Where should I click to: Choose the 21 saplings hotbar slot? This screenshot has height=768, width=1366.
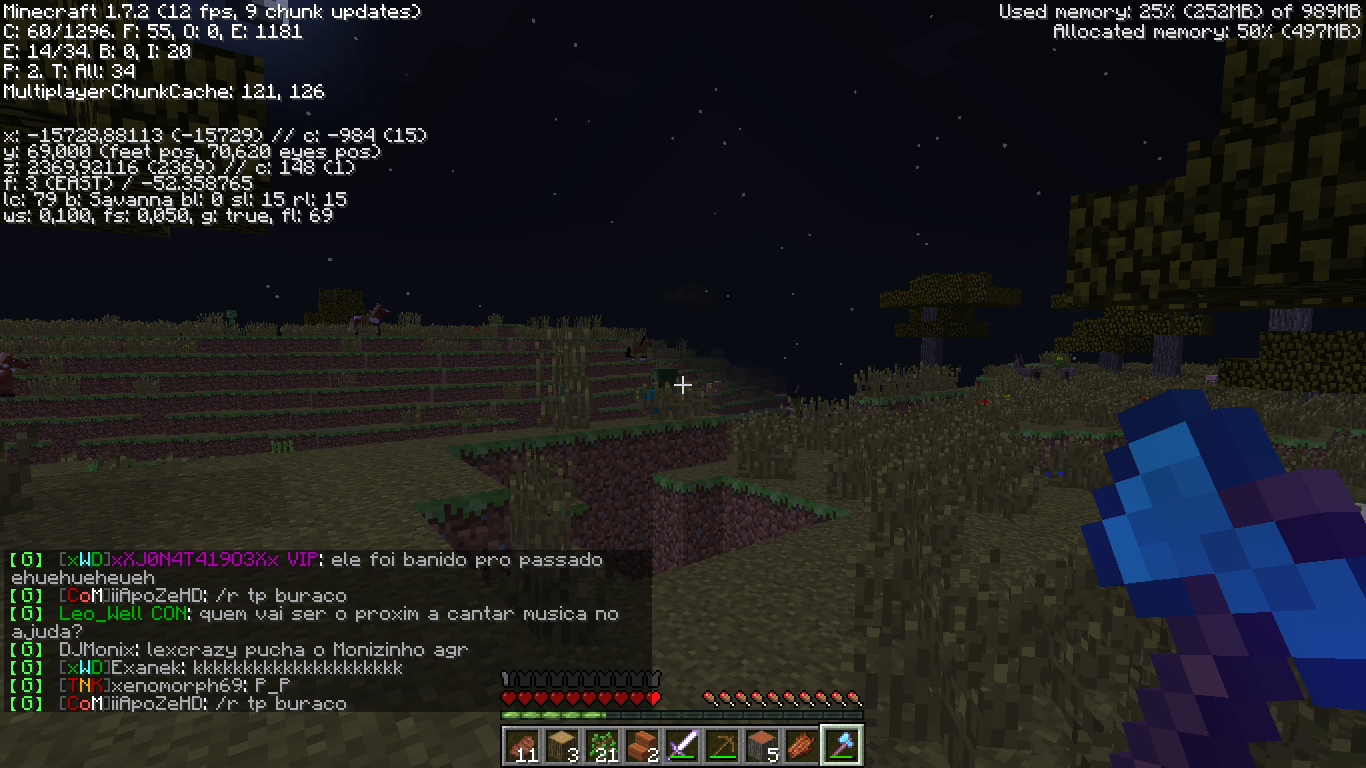[x=601, y=745]
